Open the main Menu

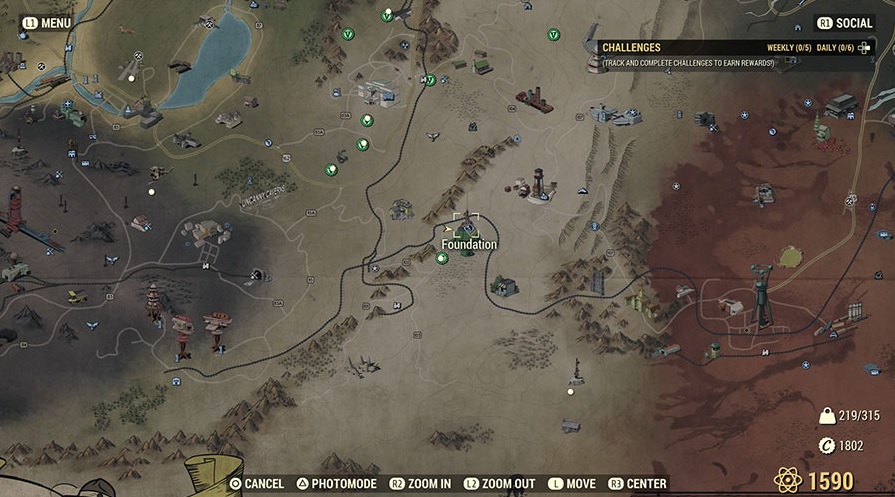(x=46, y=22)
